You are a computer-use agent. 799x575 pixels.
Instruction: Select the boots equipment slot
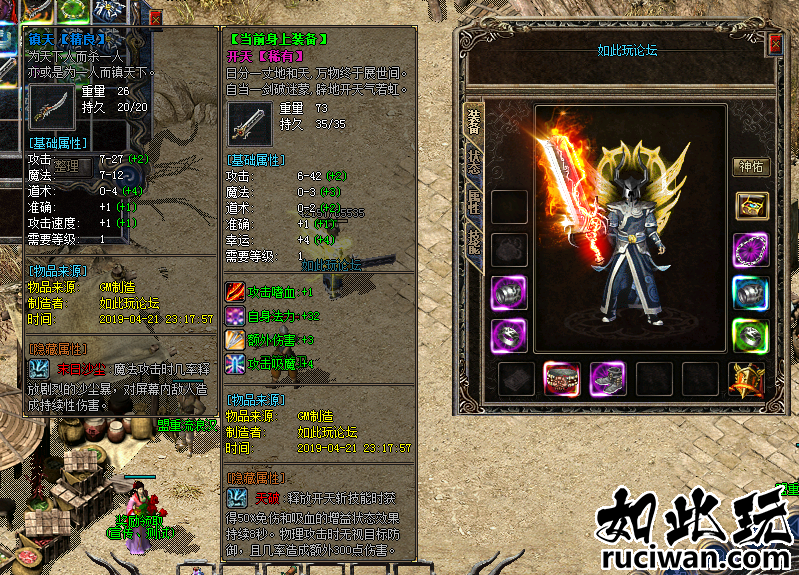[608, 379]
